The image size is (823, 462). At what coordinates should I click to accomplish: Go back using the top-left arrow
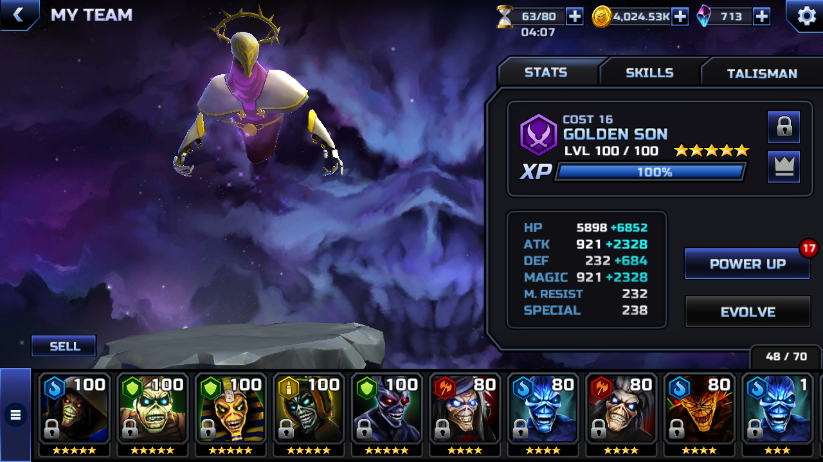(x=17, y=15)
